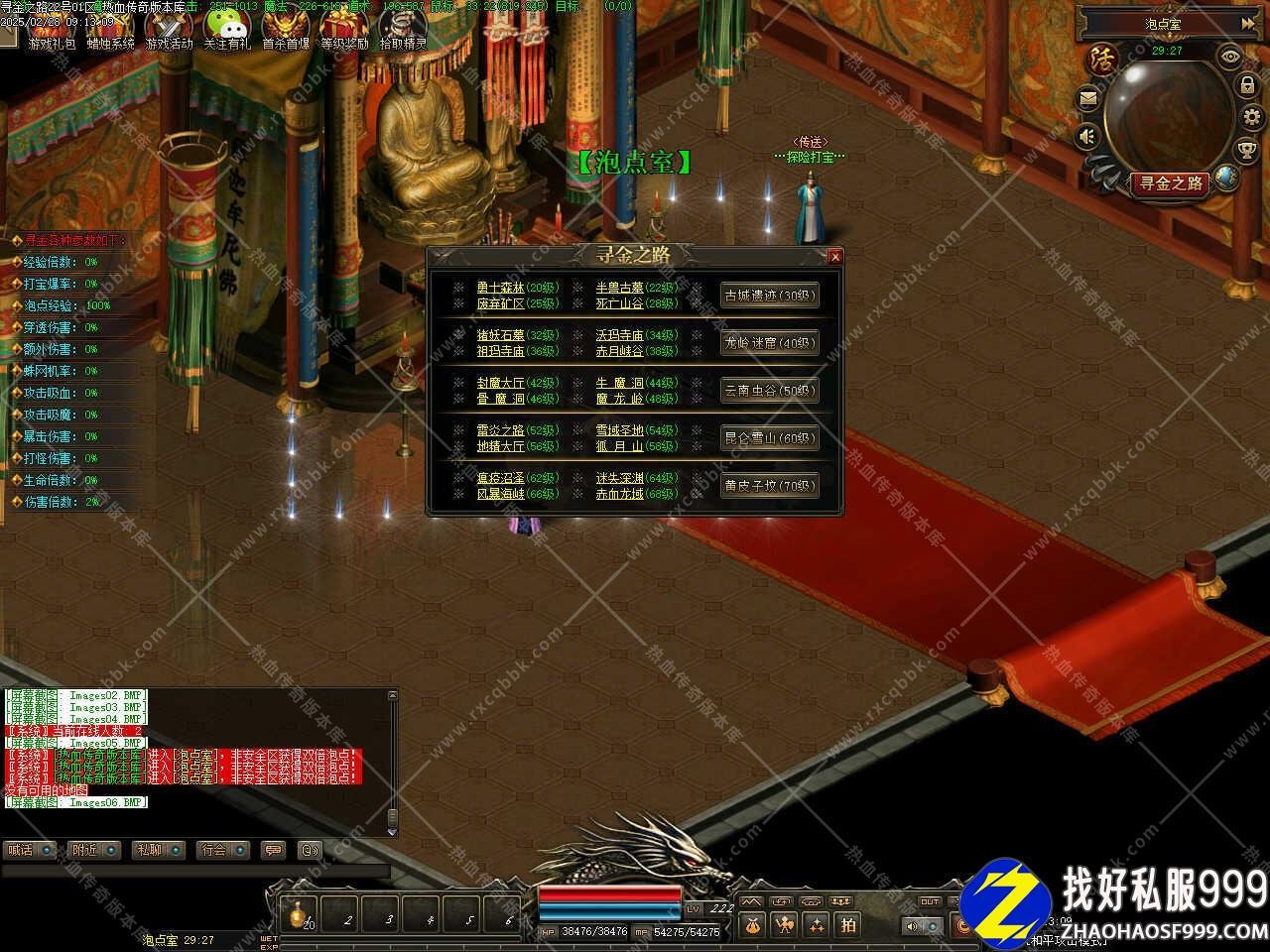Enter 昆仑雪山 (60级)

coord(769,438)
